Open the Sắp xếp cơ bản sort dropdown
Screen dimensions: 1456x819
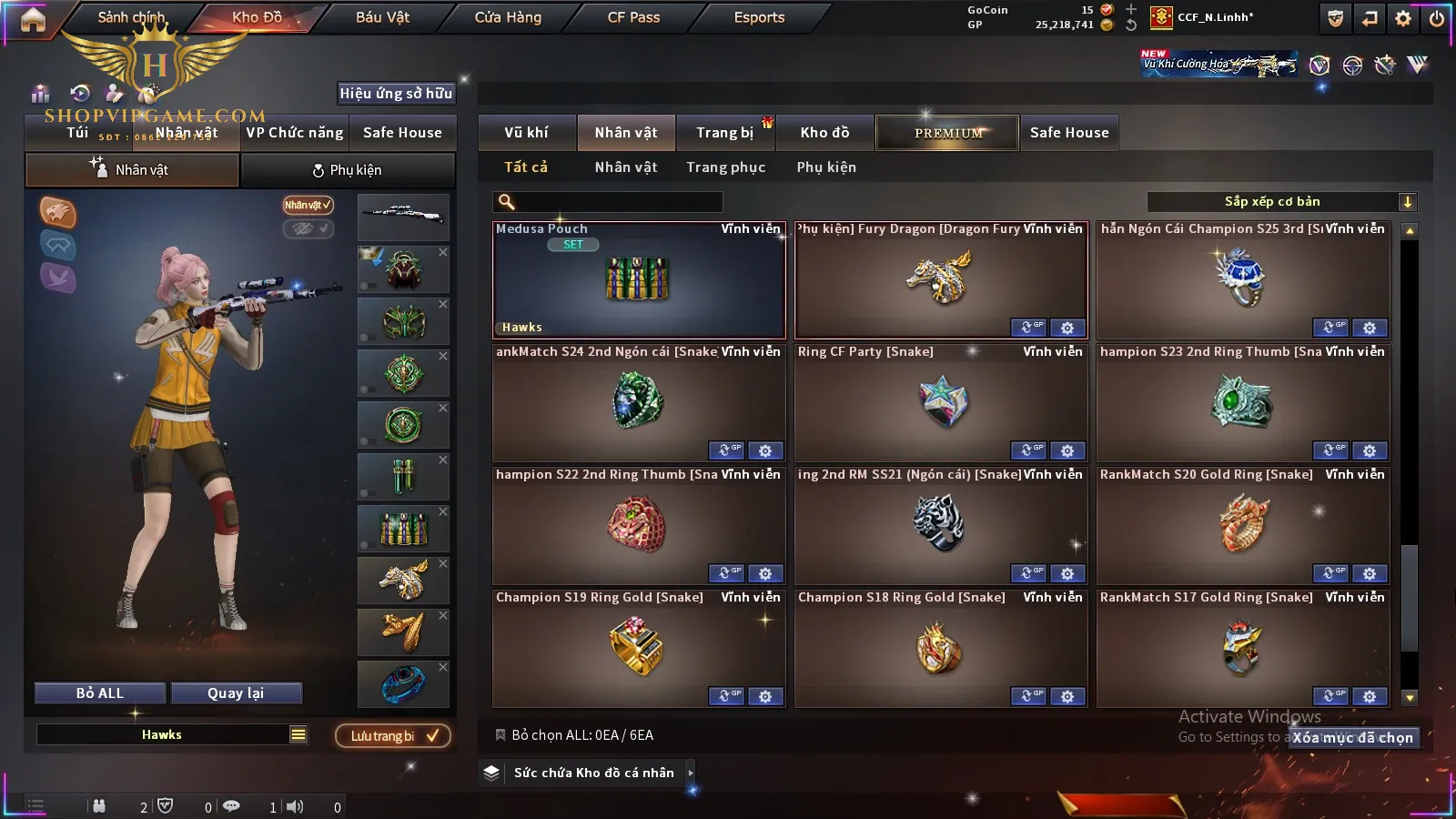1281,202
